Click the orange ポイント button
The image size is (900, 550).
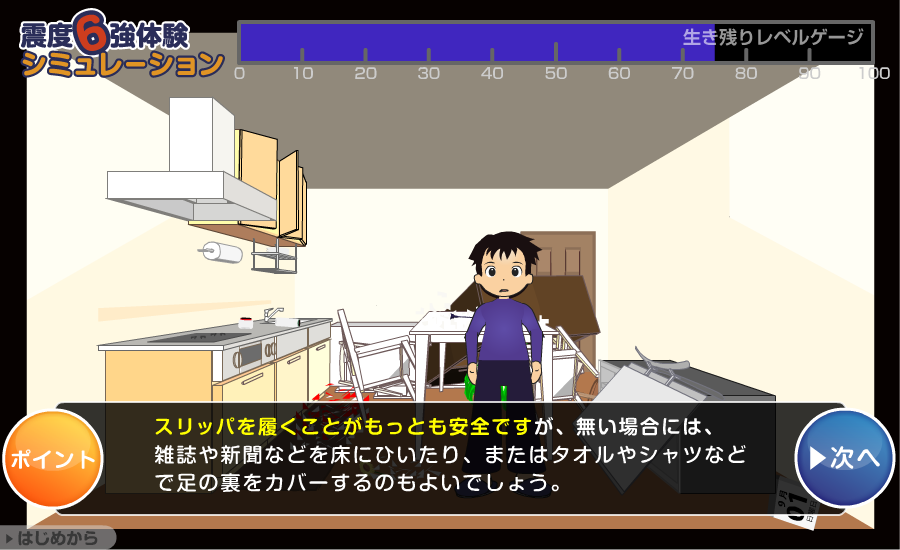(x=53, y=459)
